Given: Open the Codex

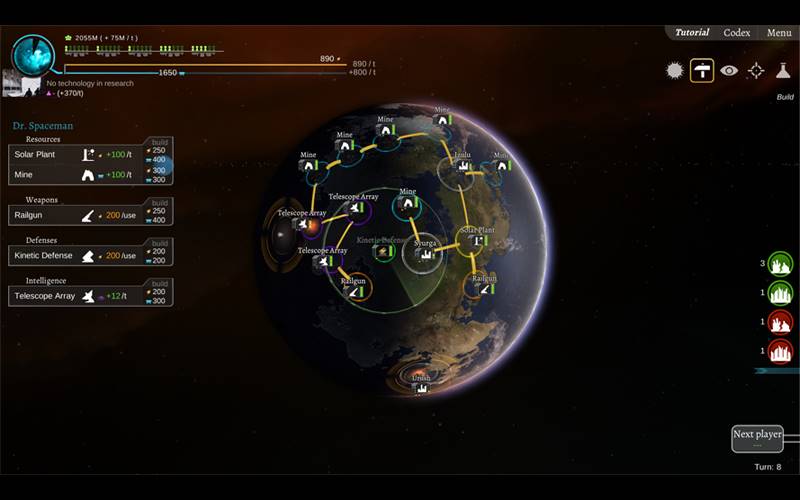Looking at the screenshot, I should pos(737,33).
